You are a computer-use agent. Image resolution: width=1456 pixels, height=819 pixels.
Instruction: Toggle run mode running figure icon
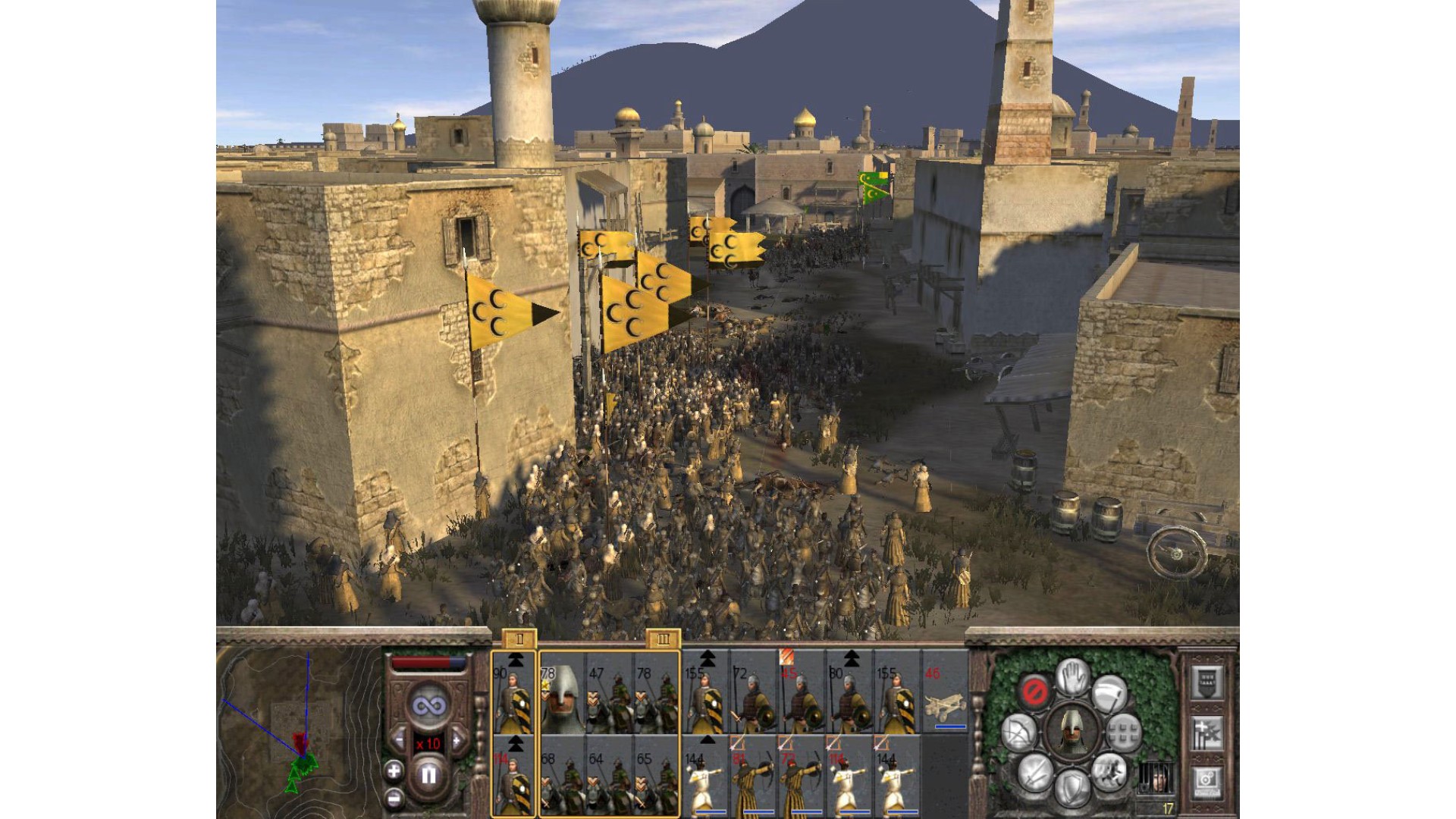[1108, 772]
